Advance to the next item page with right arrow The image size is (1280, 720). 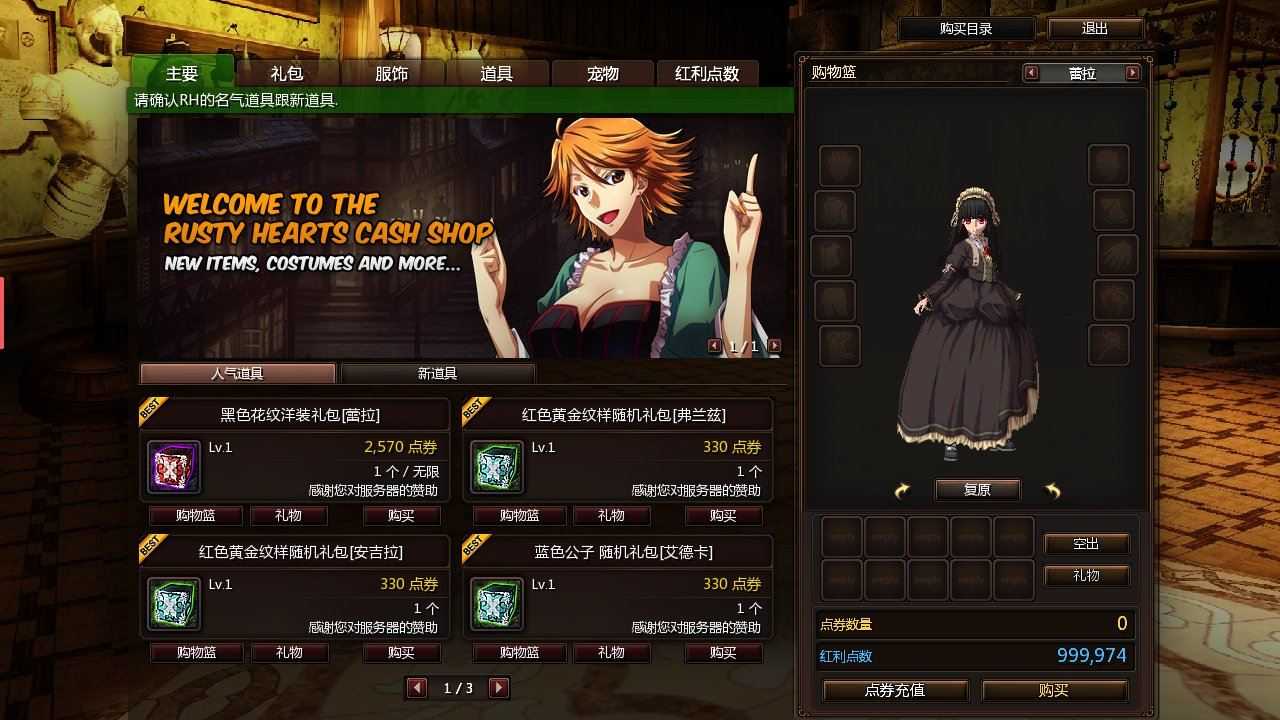497,689
